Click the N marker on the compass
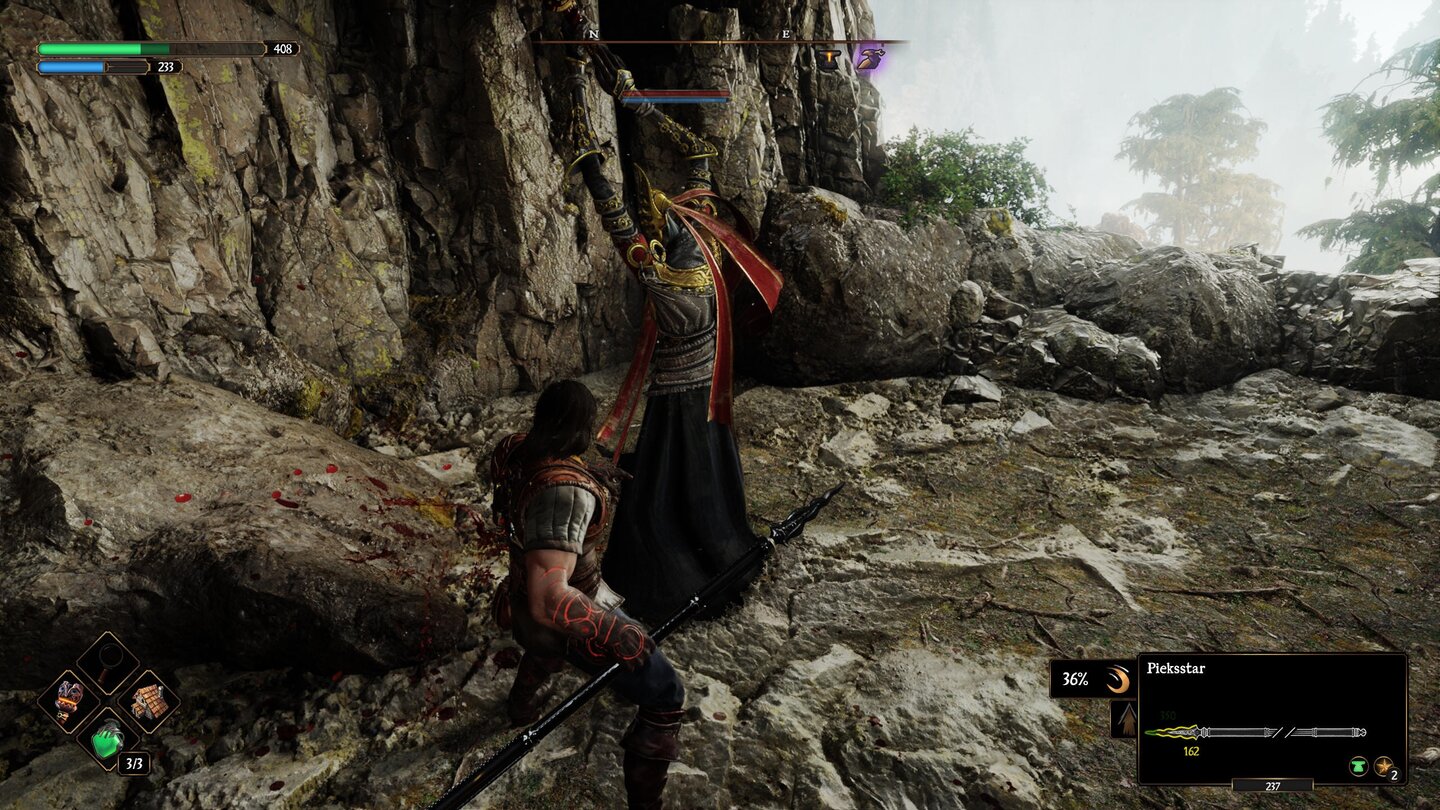 click(x=595, y=34)
